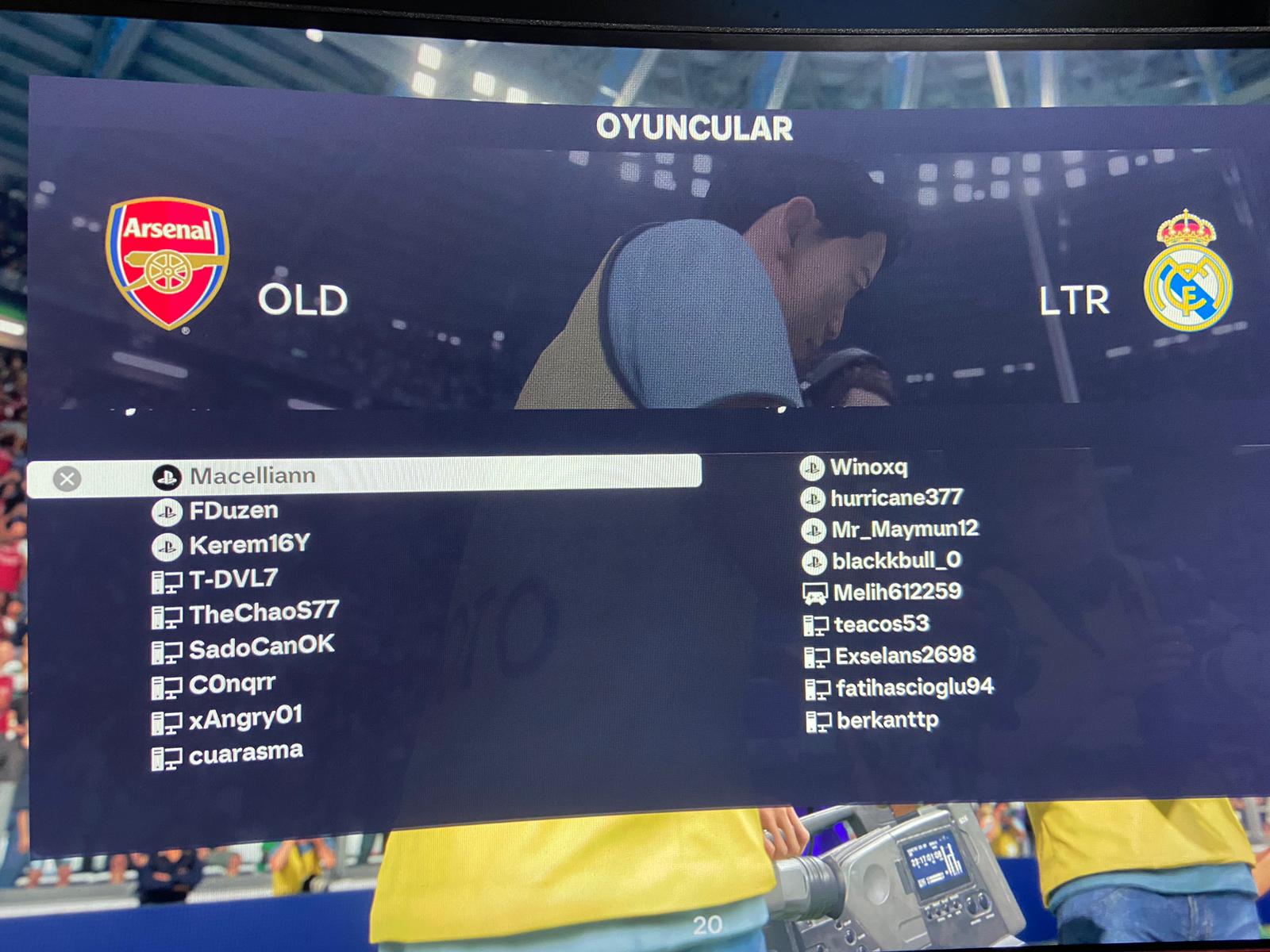
Task: Select player xAngry01
Action: (x=245, y=719)
